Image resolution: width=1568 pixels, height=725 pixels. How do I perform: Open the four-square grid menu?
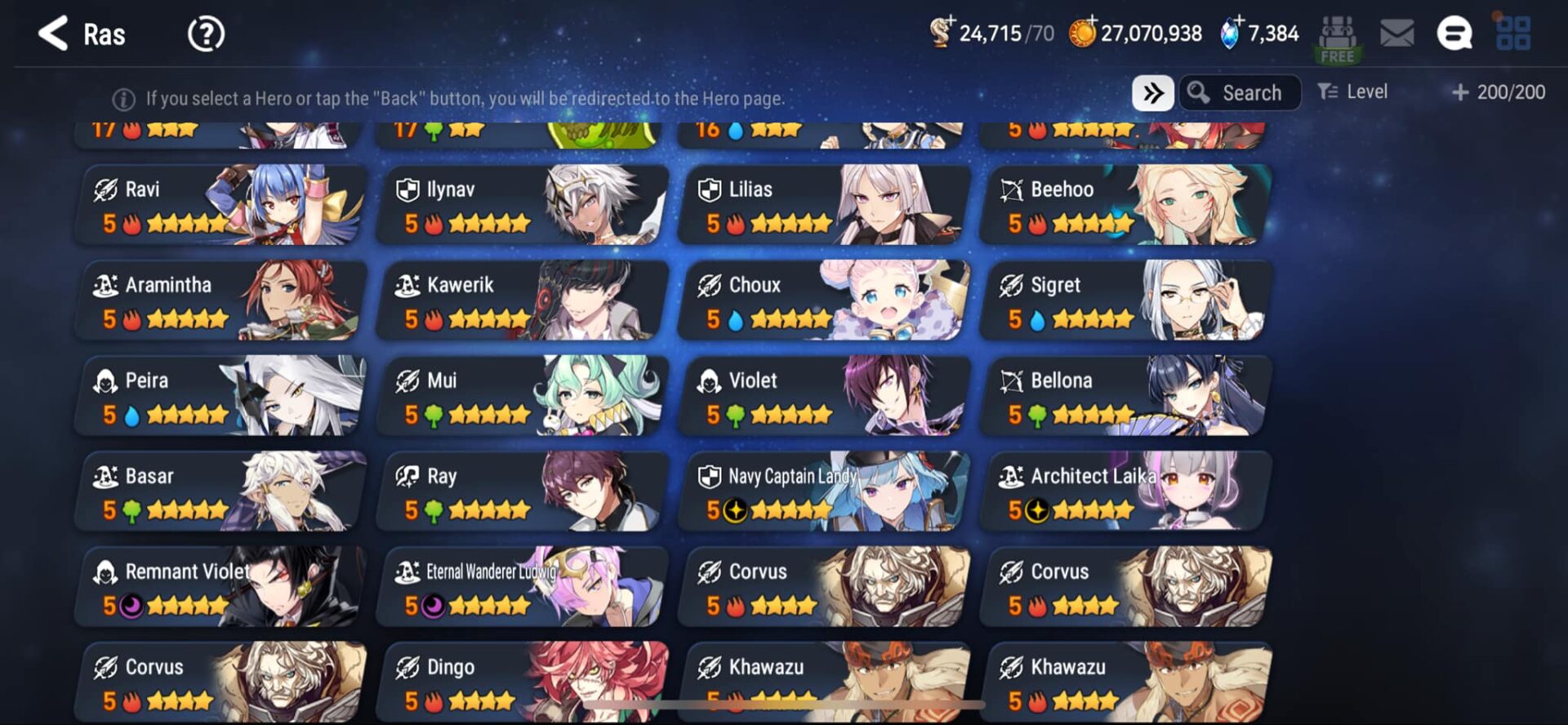(x=1512, y=34)
